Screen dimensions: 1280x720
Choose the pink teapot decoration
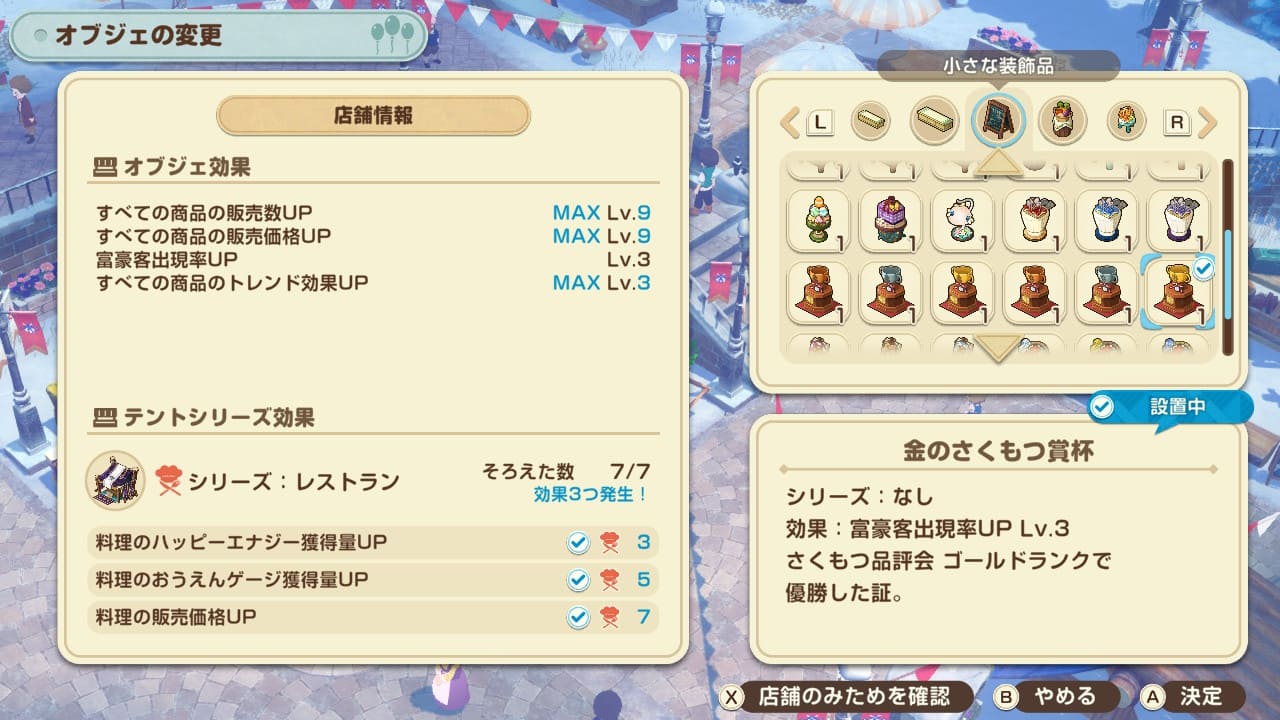tap(962, 220)
